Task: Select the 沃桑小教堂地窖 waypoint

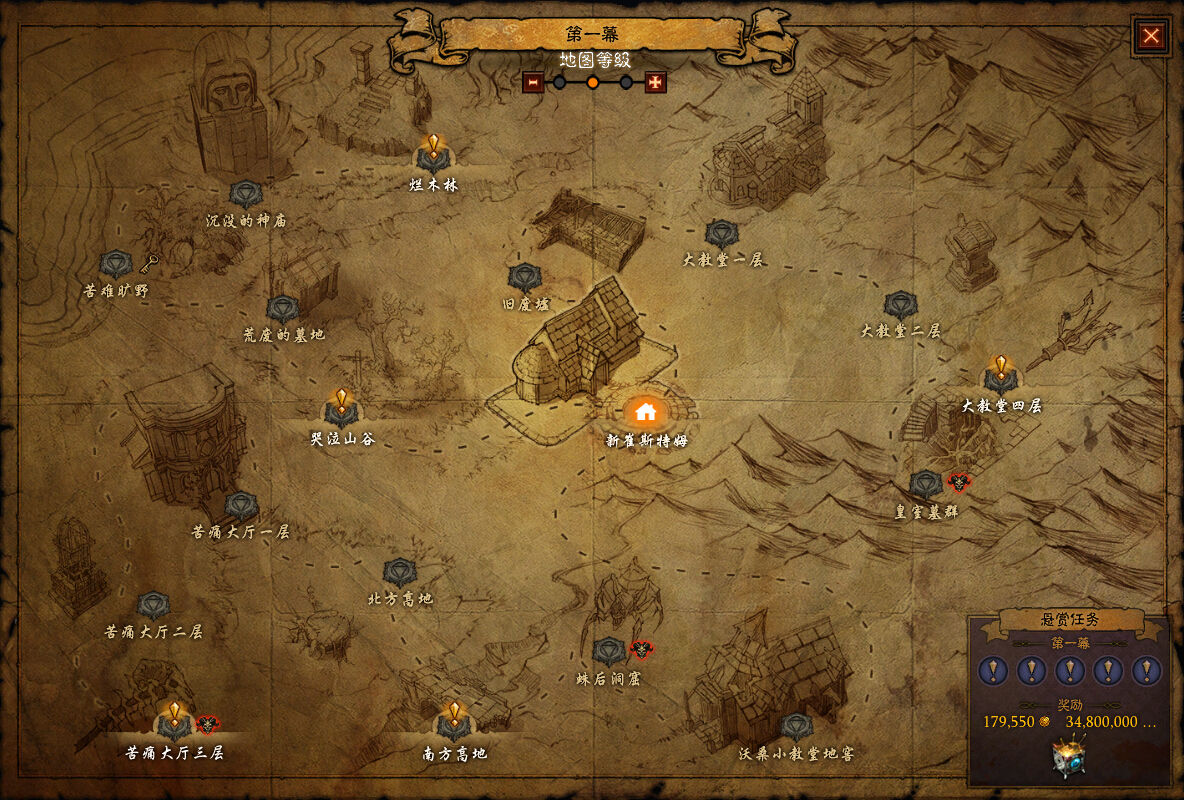Action: click(796, 727)
